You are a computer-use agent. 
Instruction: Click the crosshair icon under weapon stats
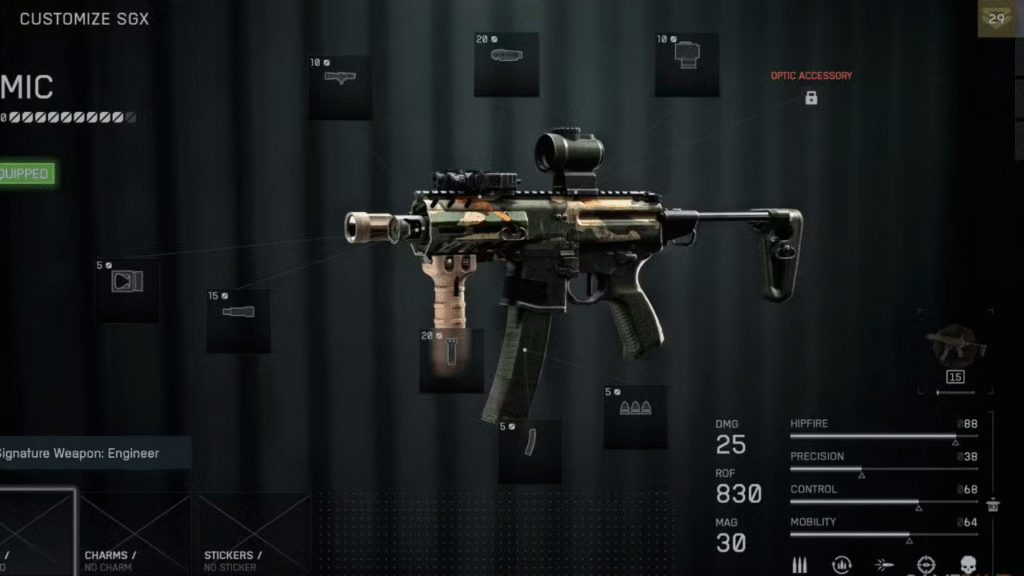pos(926,565)
